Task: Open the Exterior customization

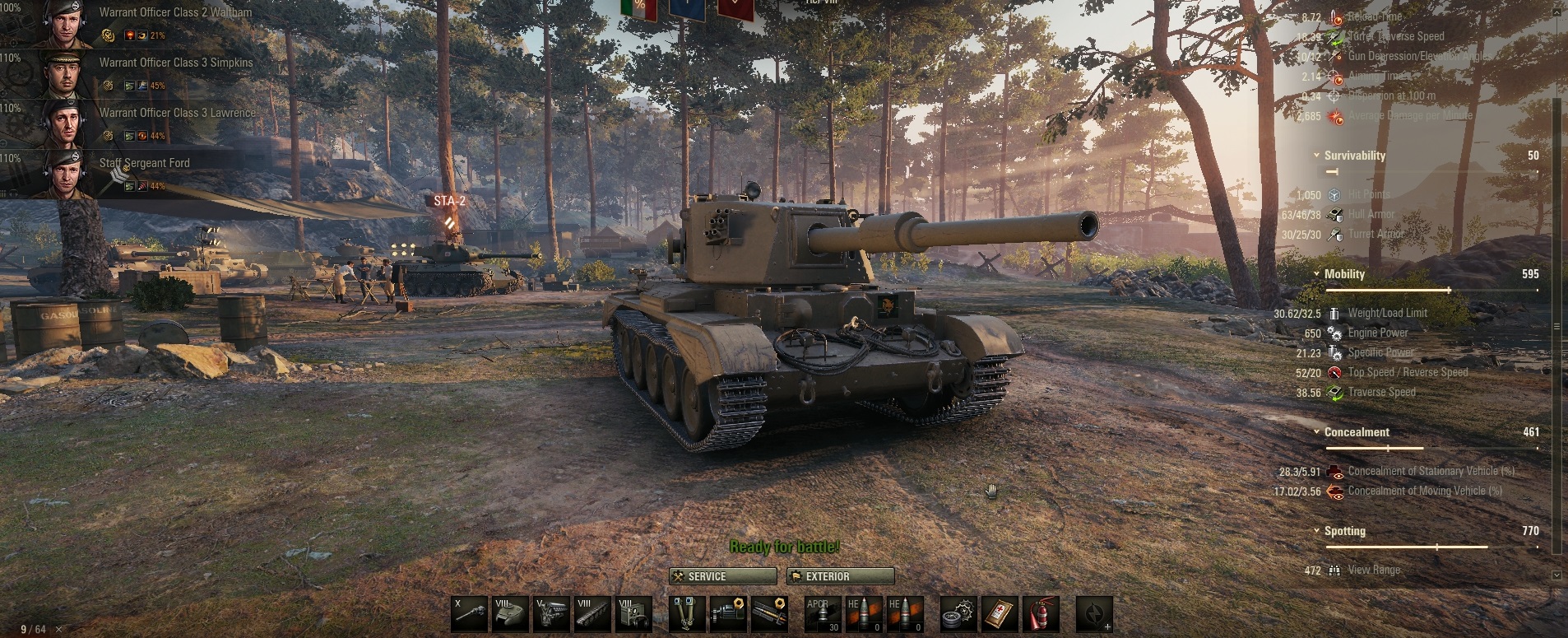Action: pos(840,576)
